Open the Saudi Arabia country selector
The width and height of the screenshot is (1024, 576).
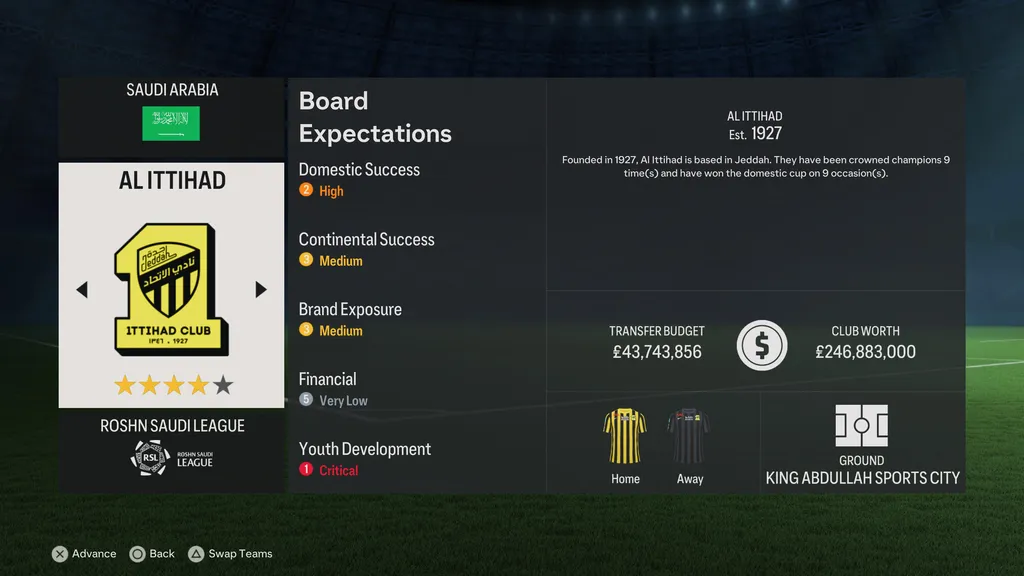point(171,113)
